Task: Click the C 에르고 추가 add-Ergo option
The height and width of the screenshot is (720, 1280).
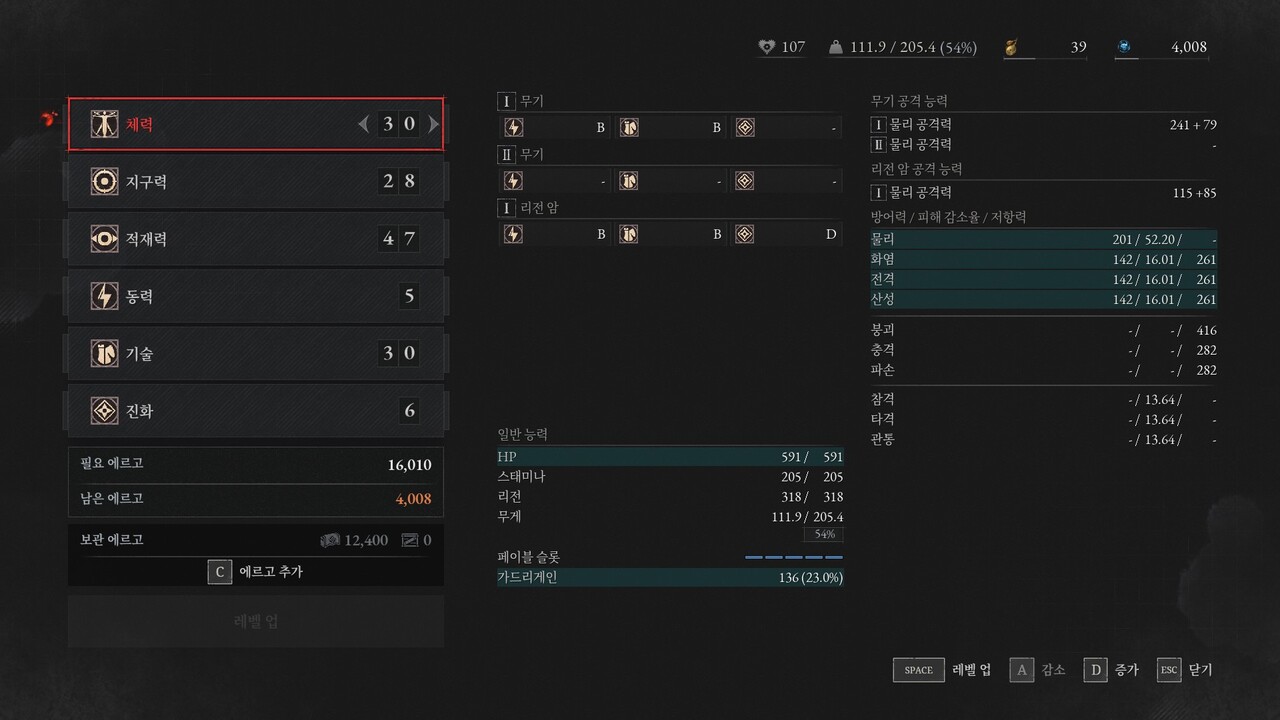Action: click(x=255, y=571)
